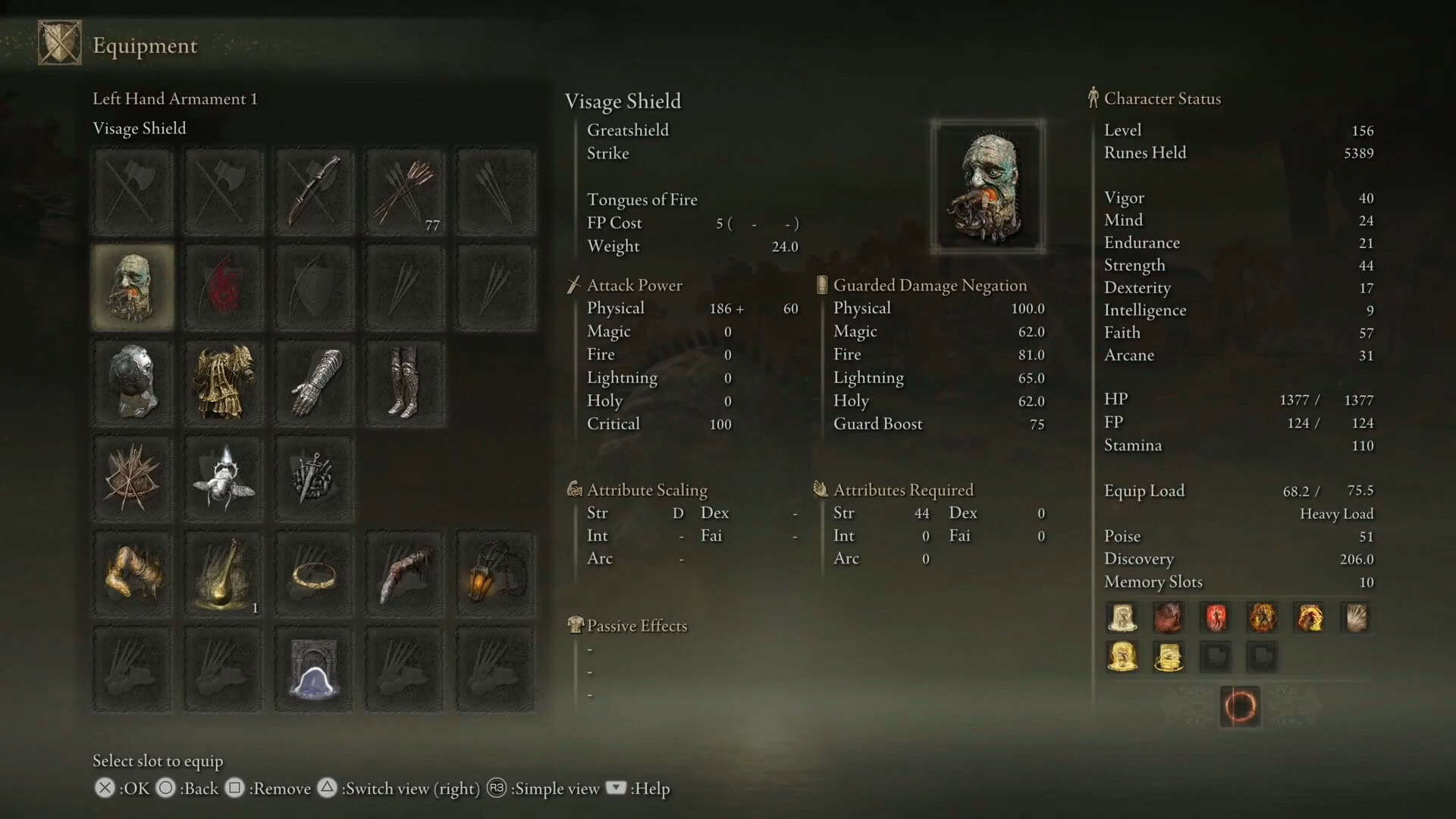Open the Help prompt
Image resolution: width=1456 pixels, height=819 pixels.
[639, 789]
